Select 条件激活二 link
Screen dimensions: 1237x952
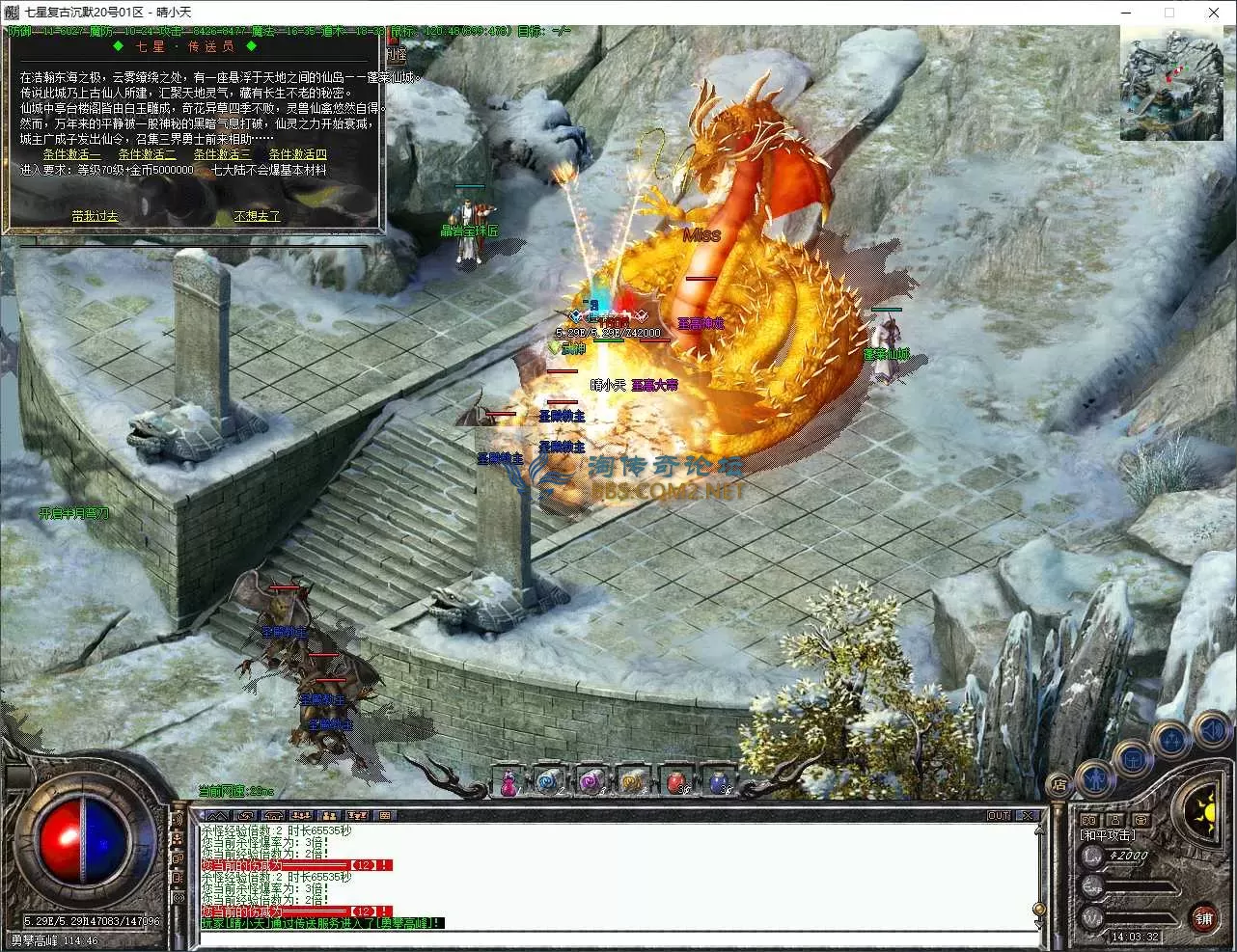coord(147,154)
